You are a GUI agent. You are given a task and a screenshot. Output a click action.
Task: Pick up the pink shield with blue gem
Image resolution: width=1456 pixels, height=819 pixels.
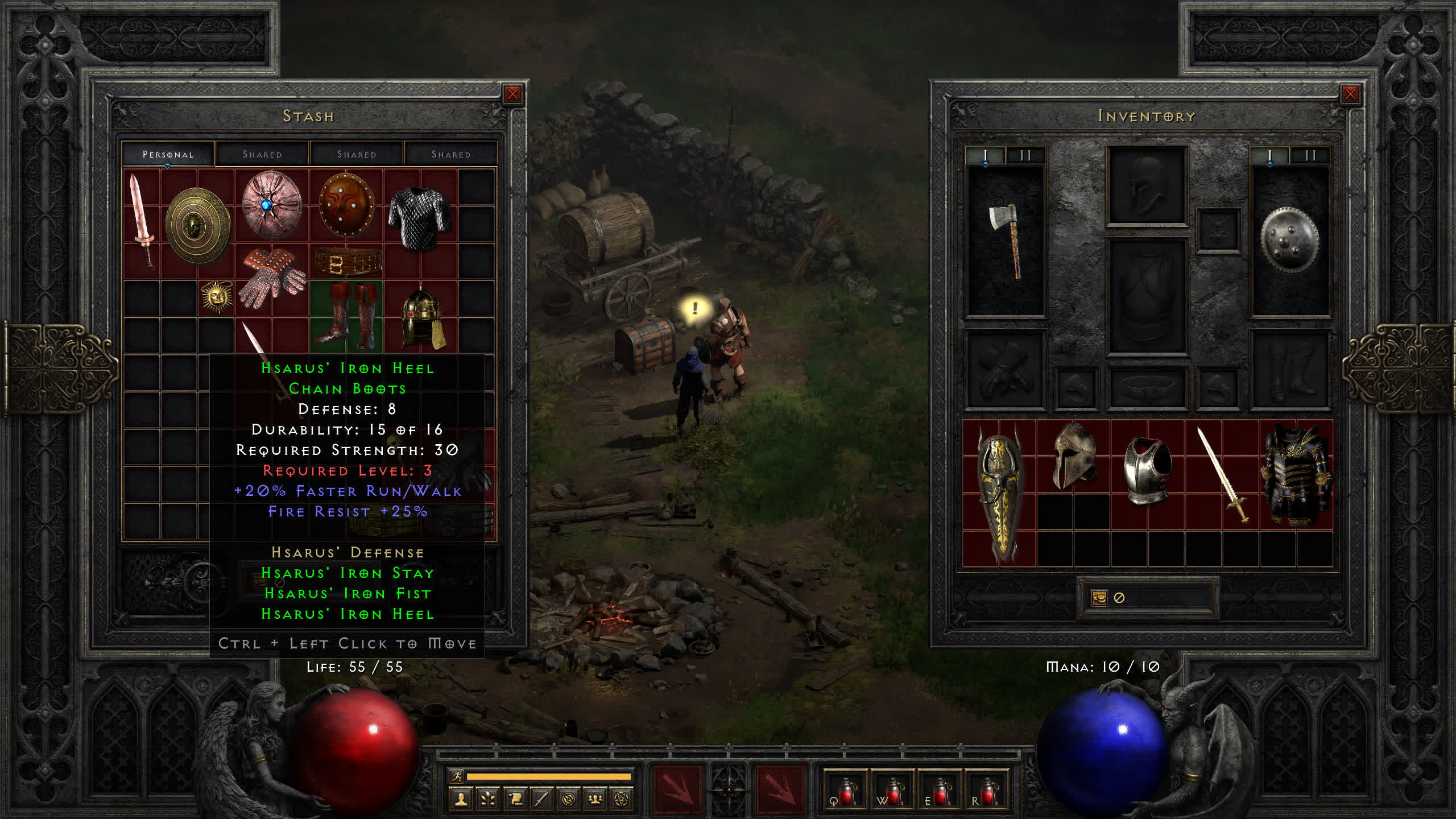click(x=271, y=205)
